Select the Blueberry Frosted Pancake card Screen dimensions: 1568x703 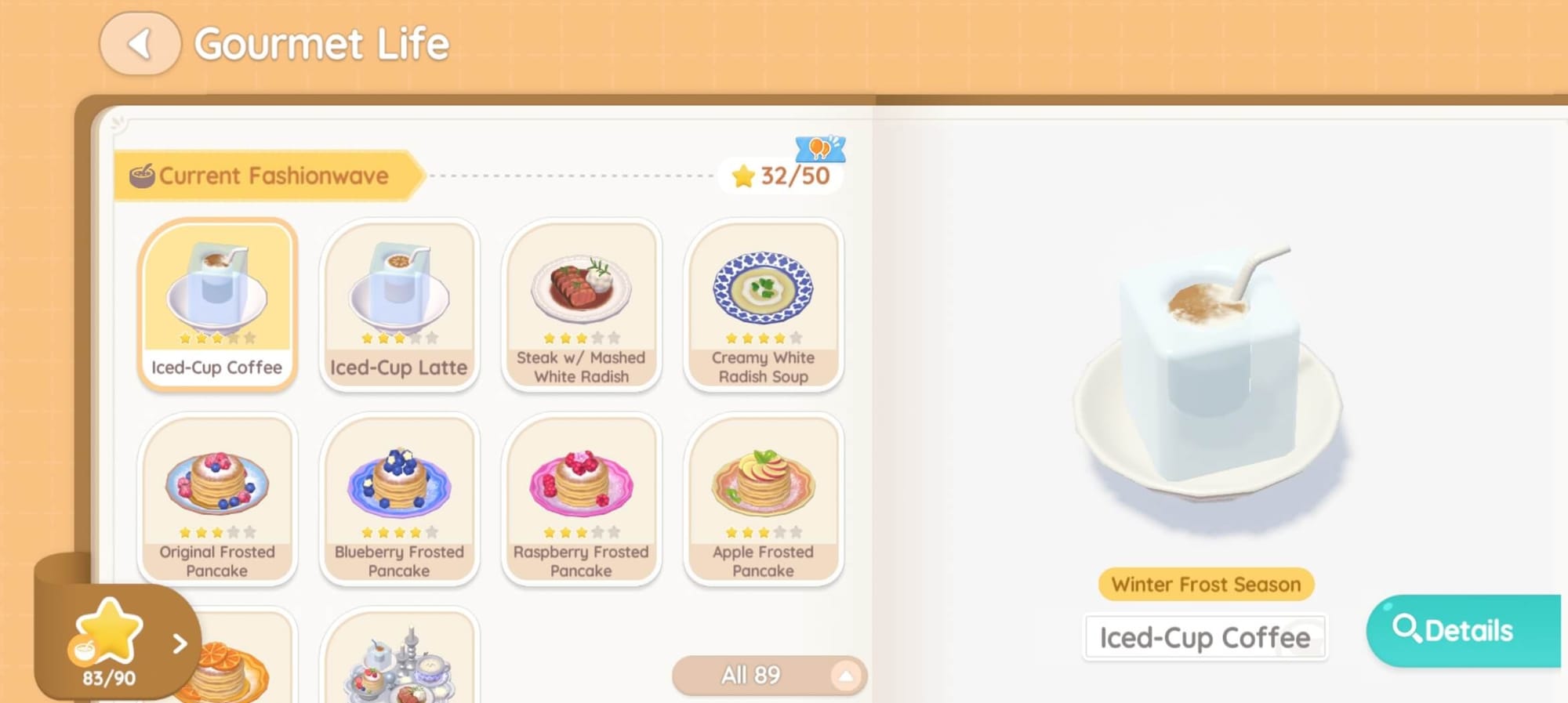coord(399,498)
